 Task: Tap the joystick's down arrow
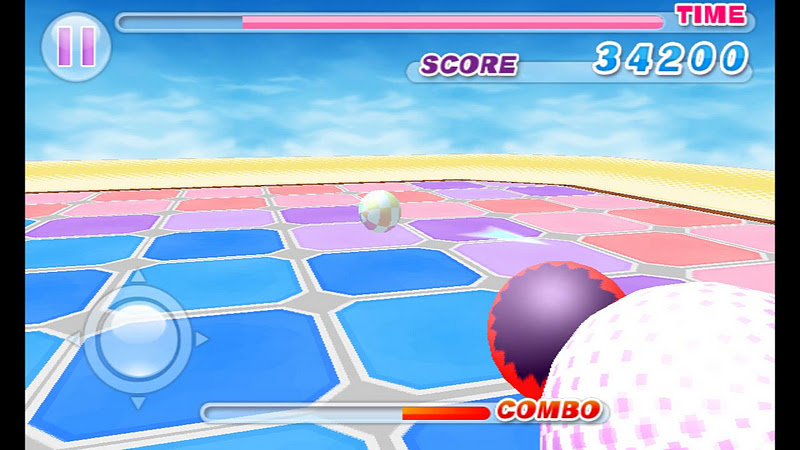138,402
